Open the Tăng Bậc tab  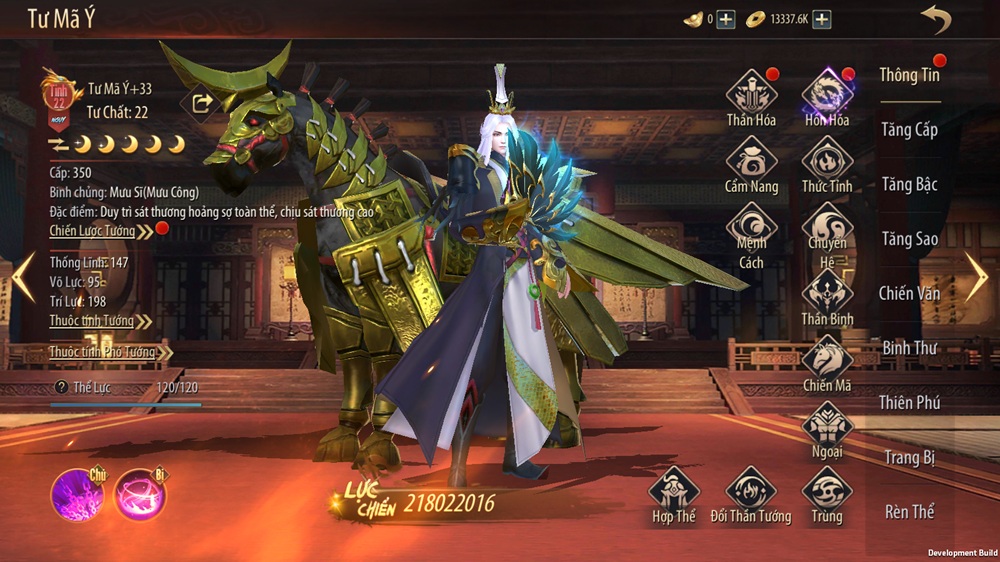click(909, 184)
